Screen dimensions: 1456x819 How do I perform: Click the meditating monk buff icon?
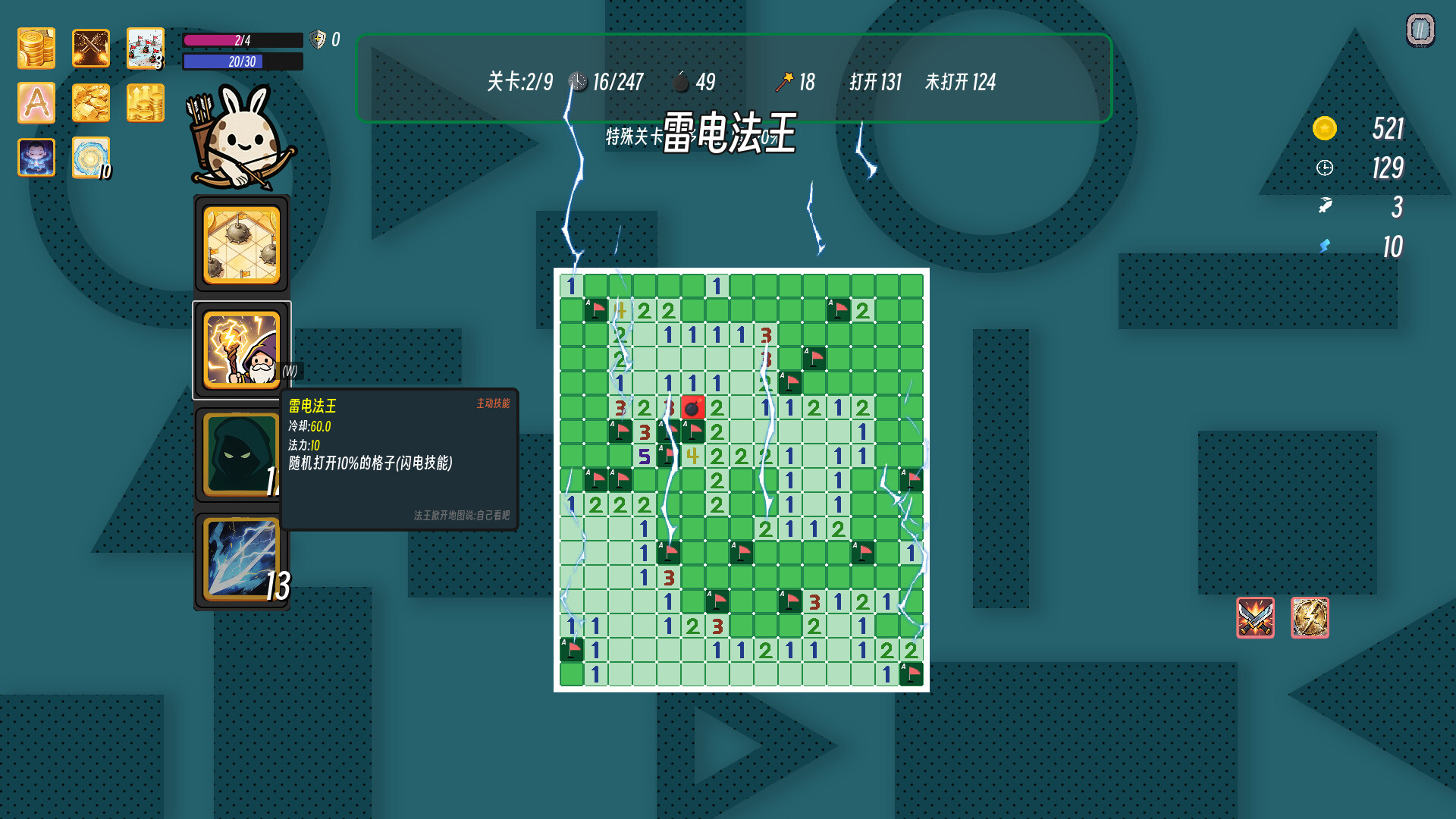click(x=36, y=157)
